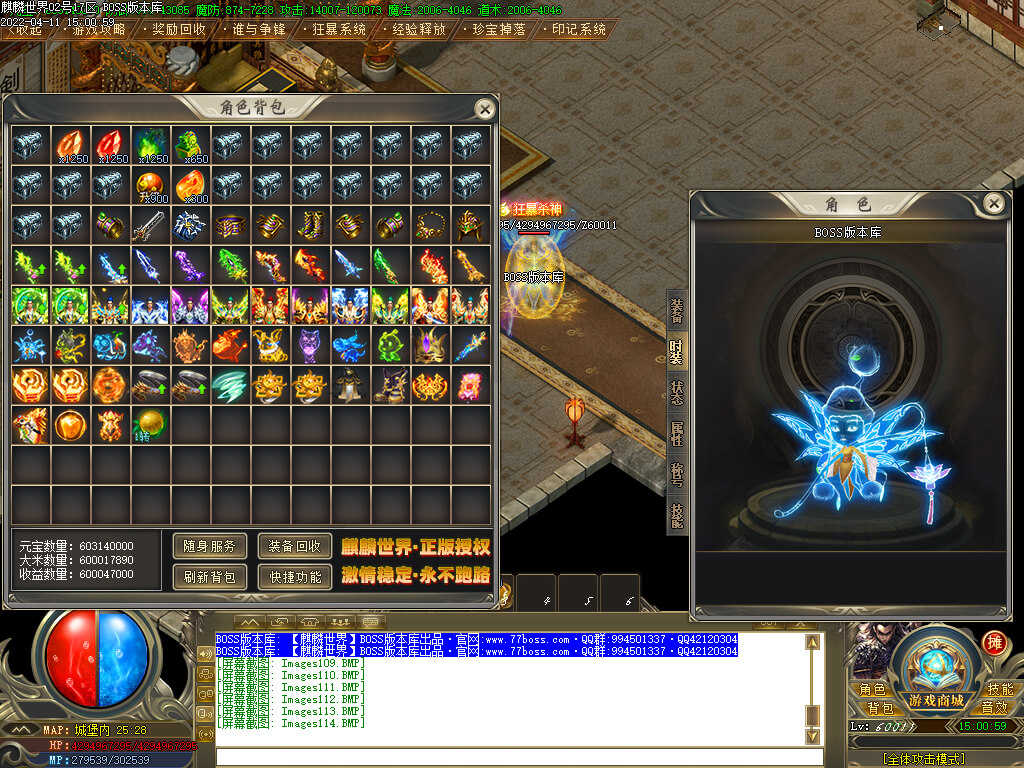
Task: Switch to the 装备 equipment tab
Action: [677, 311]
